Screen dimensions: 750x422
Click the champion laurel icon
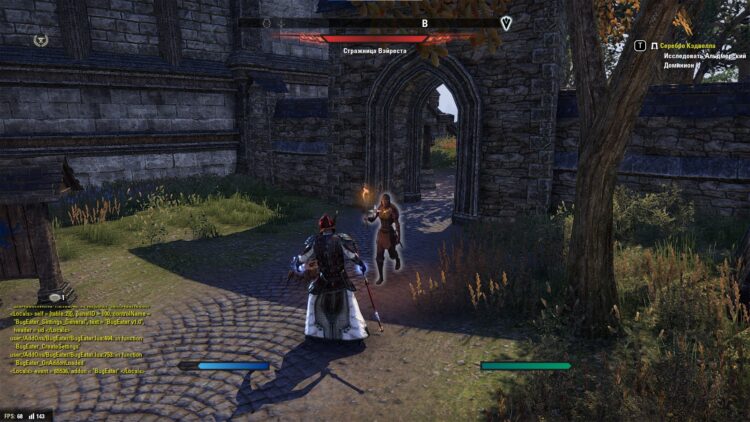point(40,40)
